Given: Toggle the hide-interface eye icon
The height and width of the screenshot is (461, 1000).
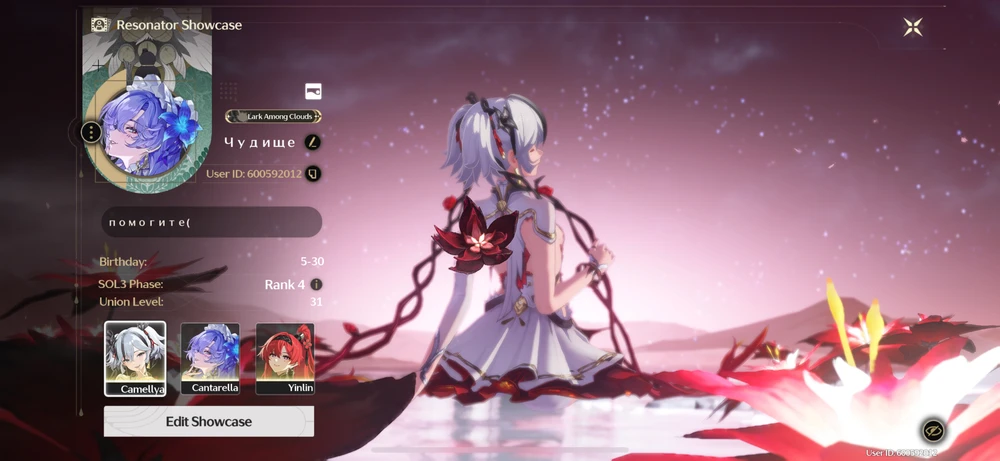Looking at the screenshot, I should pyautogui.click(x=933, y=430).
